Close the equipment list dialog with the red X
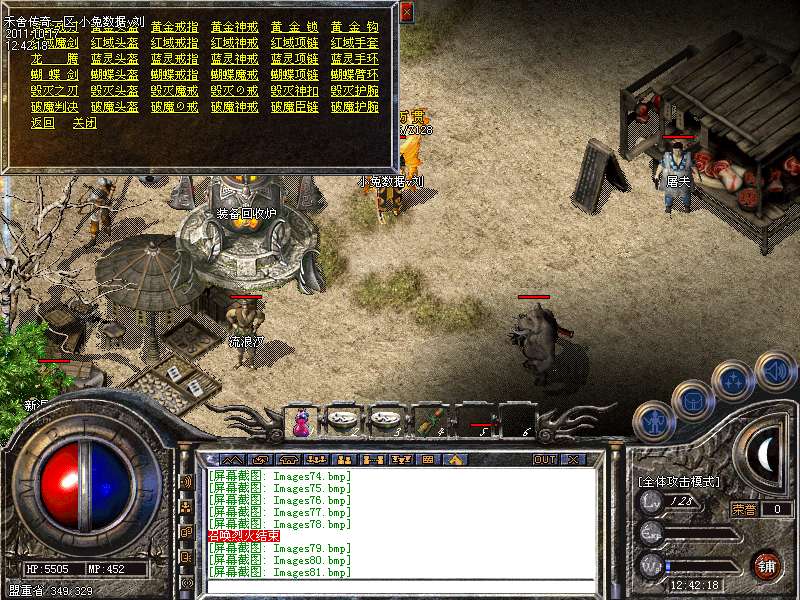Screen dimensions: 800x600 tap(406, 13)
